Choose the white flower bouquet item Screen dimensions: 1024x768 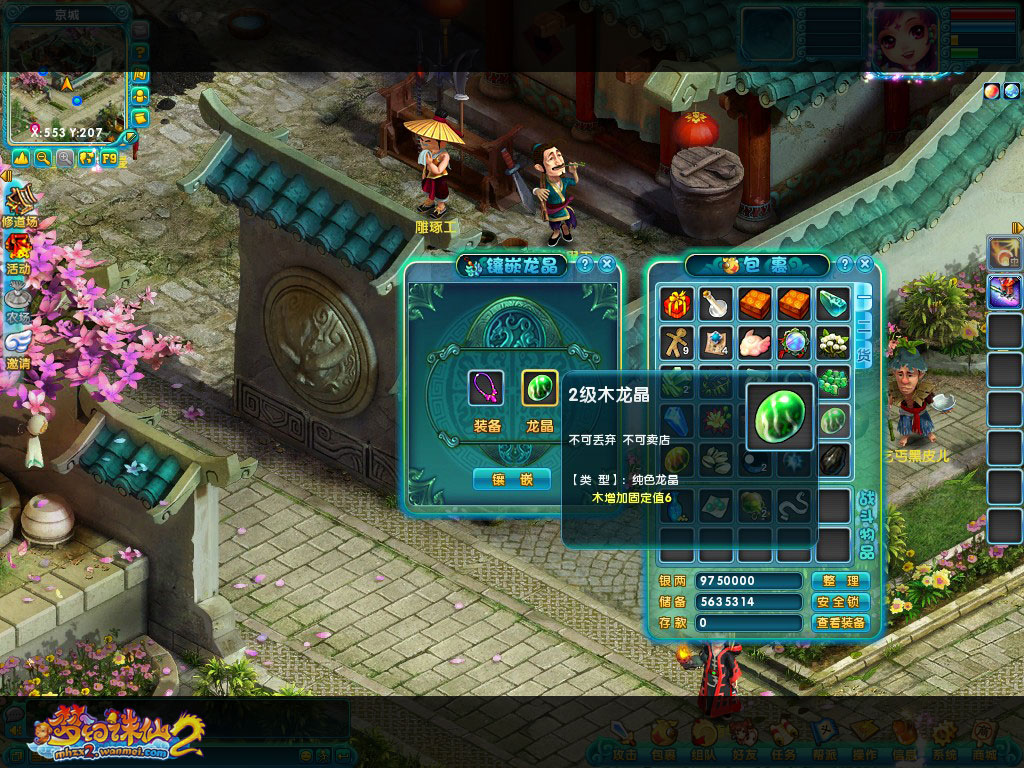point(834,342)
